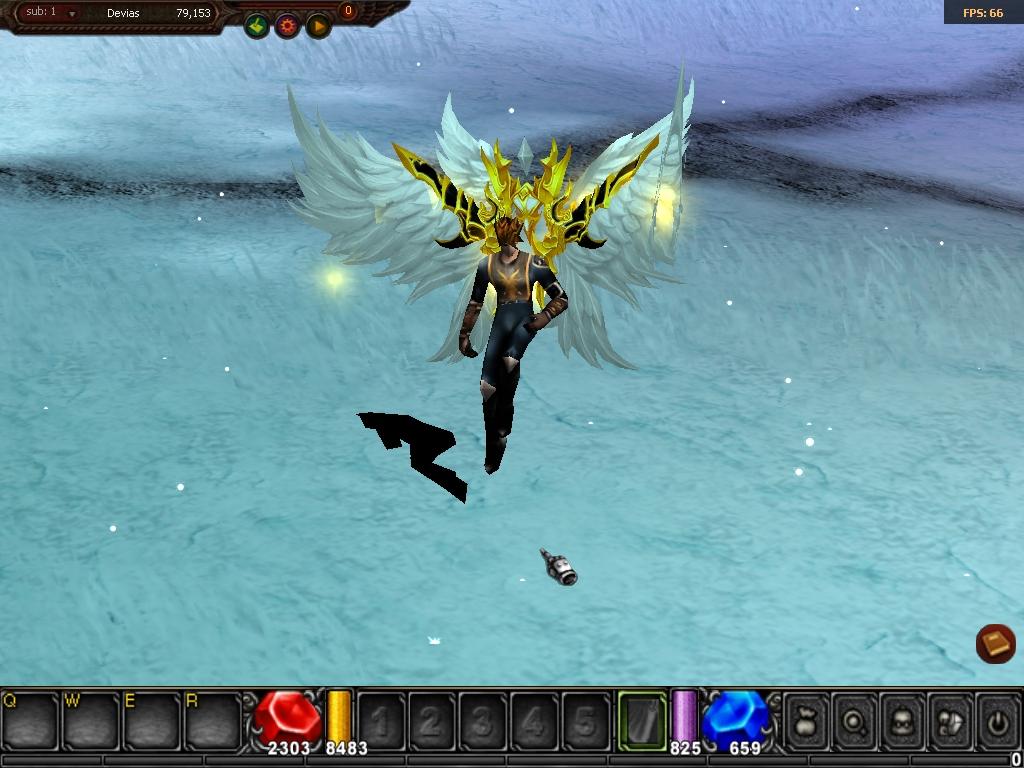Click the green-framed active skill slot
Viewport: 1024px width, 768px height.
click(x=642, y=720)
